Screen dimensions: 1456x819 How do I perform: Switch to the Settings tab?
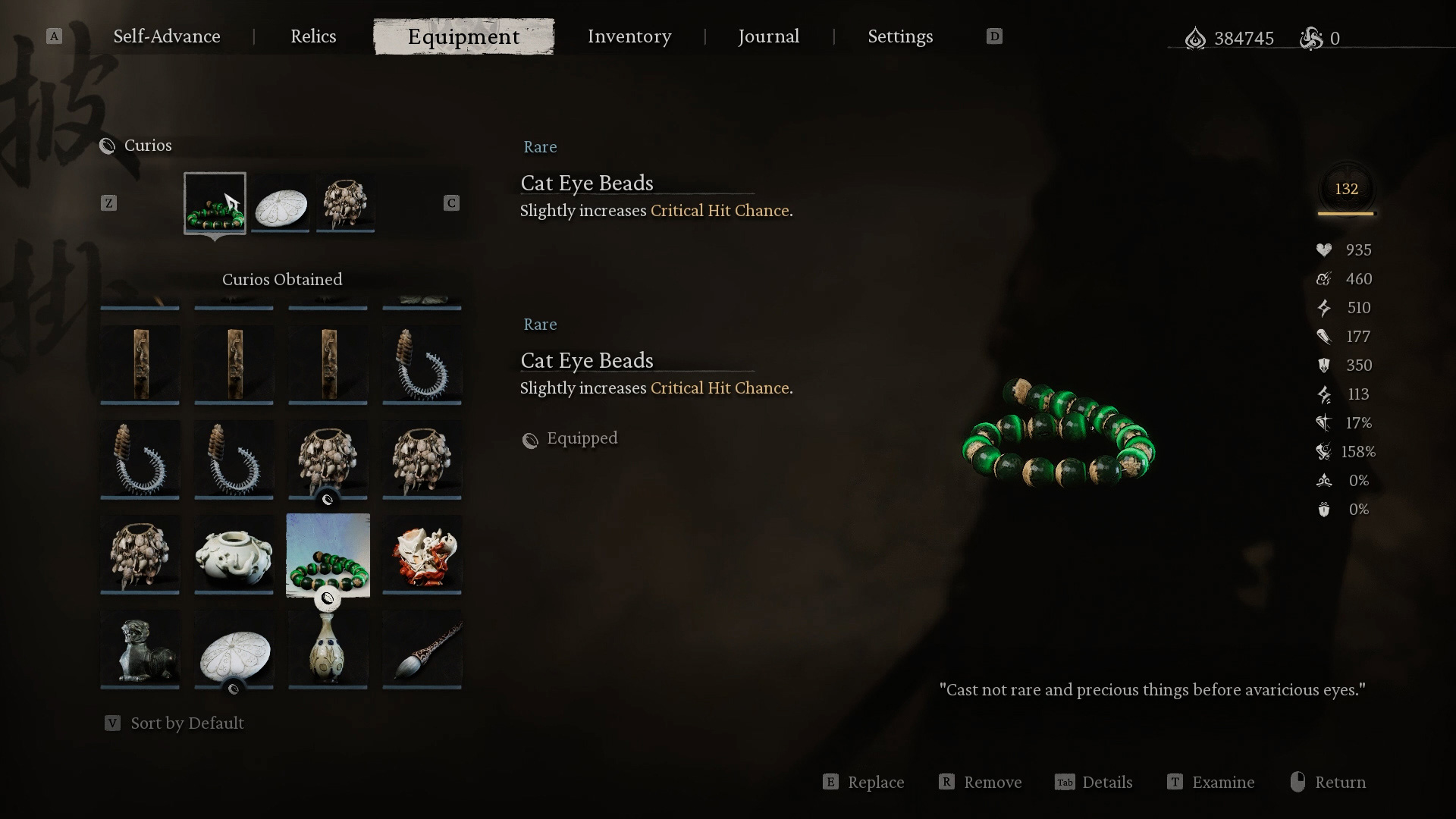[900, 36]
